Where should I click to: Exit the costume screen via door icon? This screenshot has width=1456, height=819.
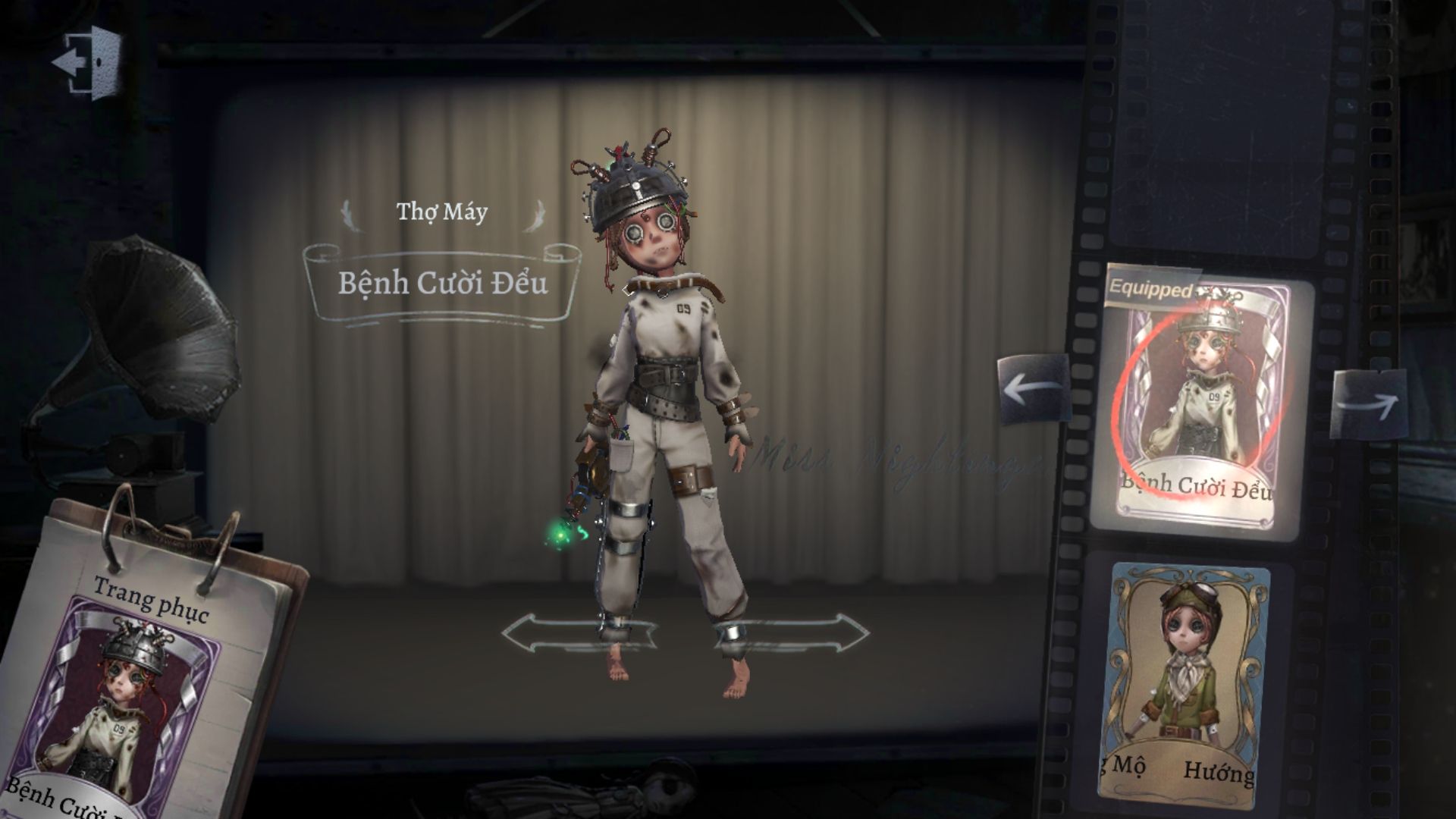pyautogui.click(x=86, y=62)
